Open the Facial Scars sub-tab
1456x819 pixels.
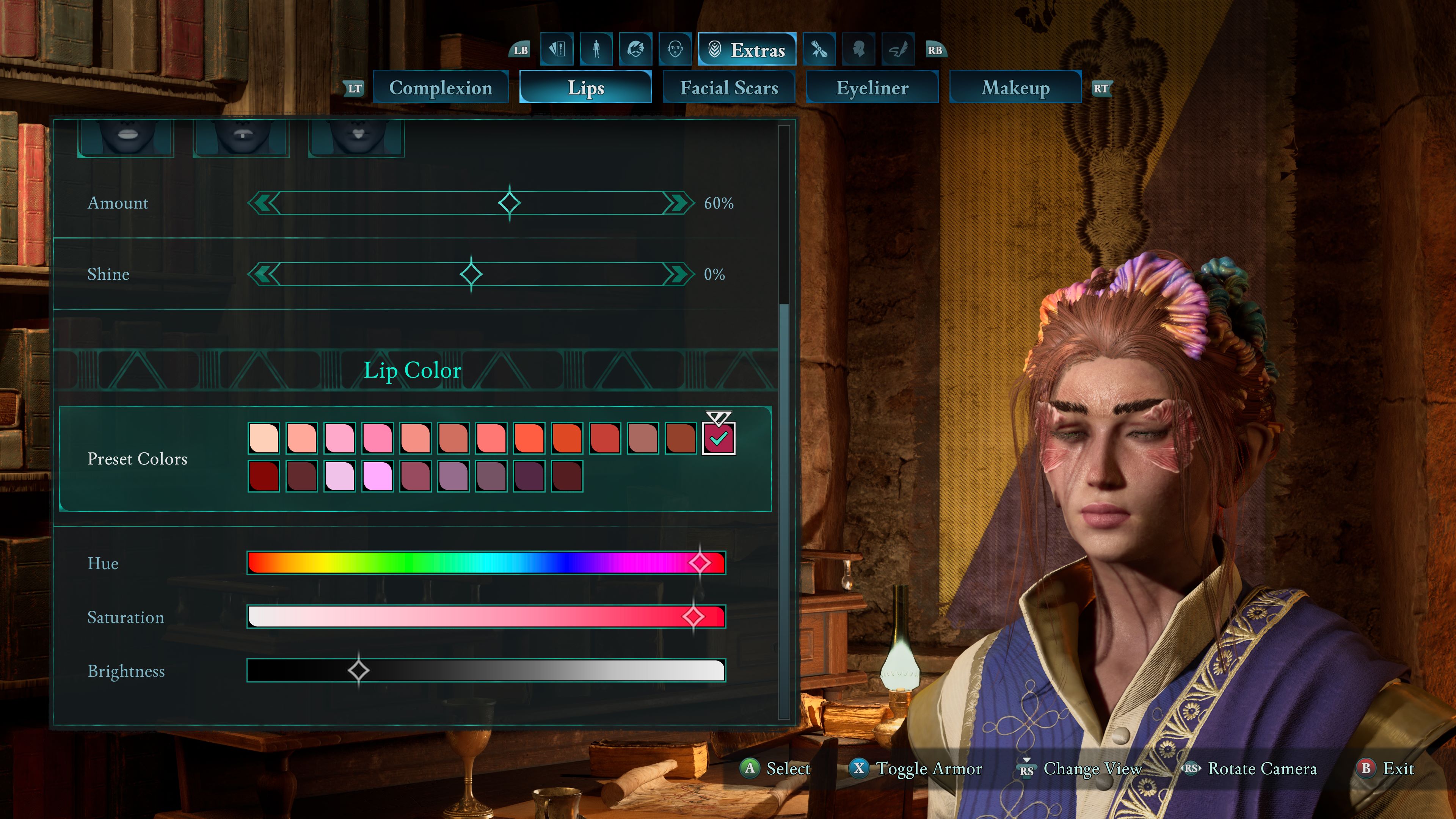(x=728, y=88)
